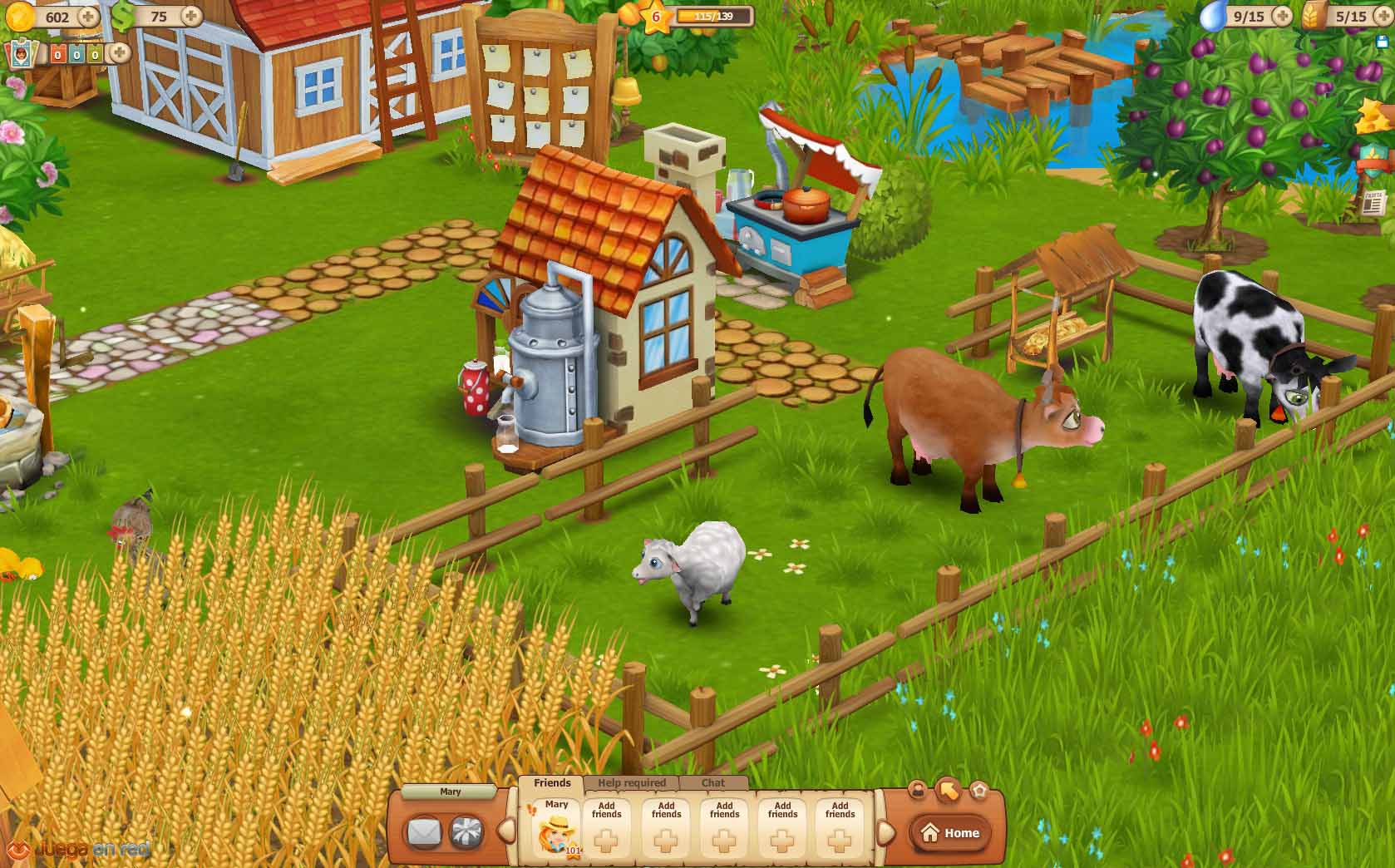Viewport: 1395px width, 868px height.
Task: Select the arrow cursor tool
Action: [x=948, y=790]
